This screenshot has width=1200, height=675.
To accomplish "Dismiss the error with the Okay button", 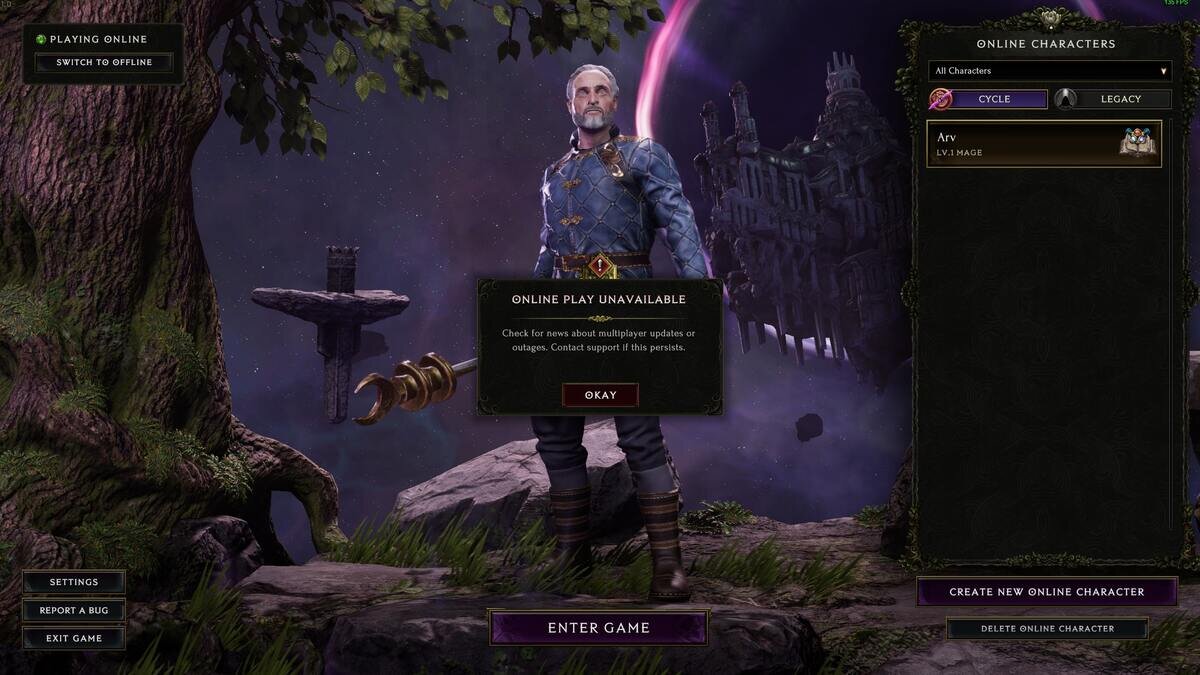I will coord(600,395).
